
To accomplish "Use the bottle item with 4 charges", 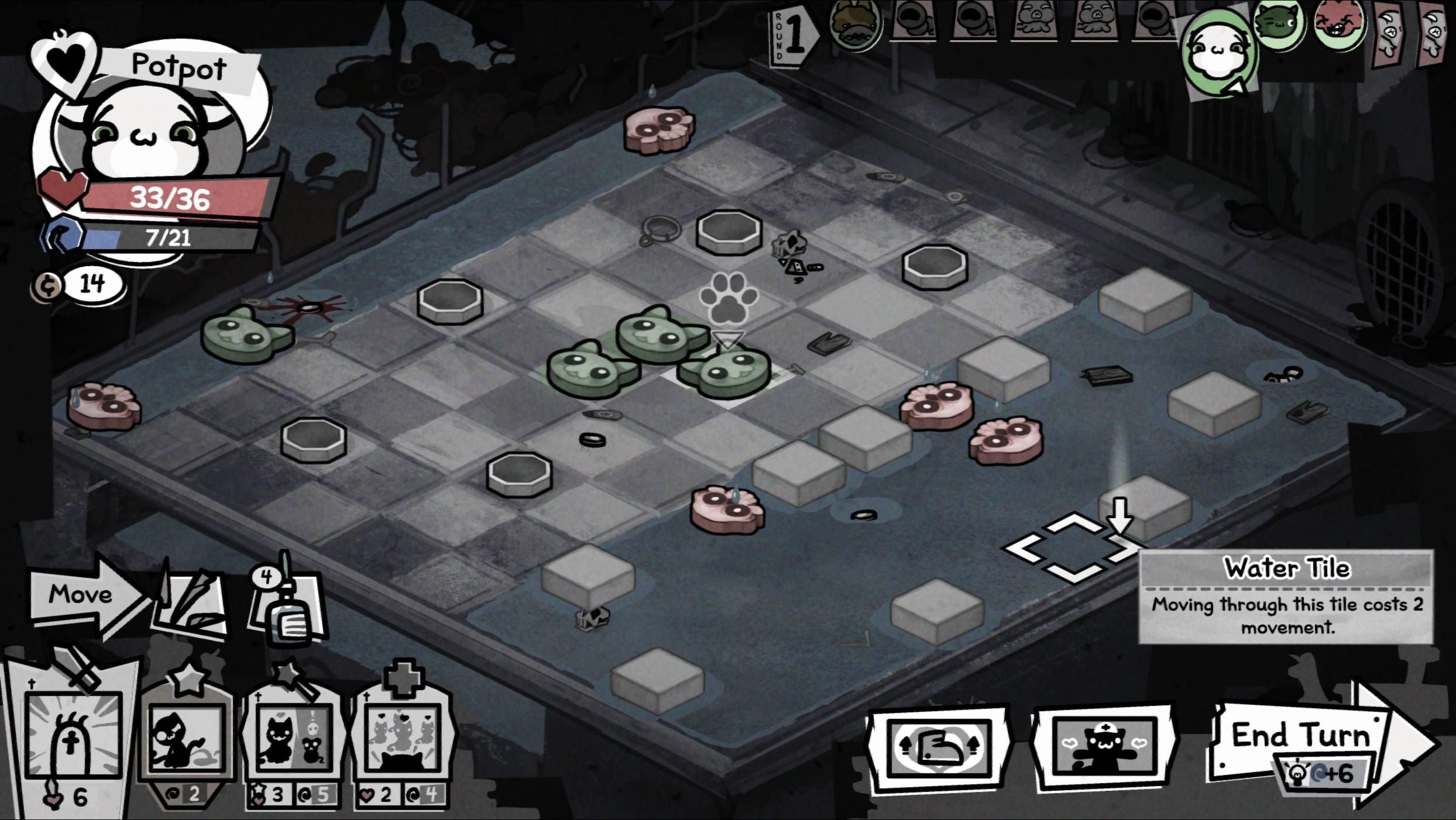I will 288,608.
